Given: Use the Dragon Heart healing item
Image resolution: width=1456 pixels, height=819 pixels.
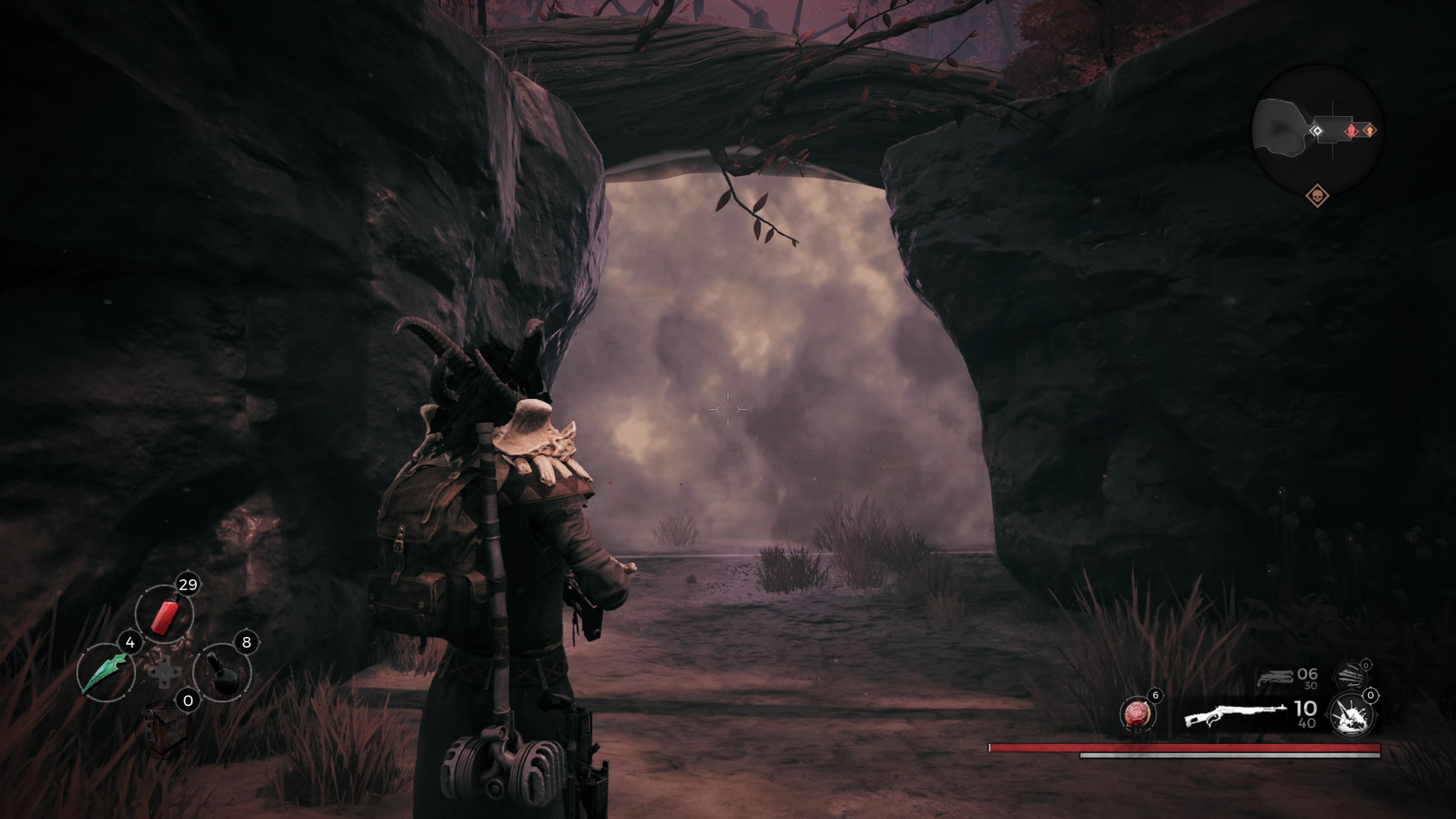Looking at the screenshot, I should [x=1137, y=714].
